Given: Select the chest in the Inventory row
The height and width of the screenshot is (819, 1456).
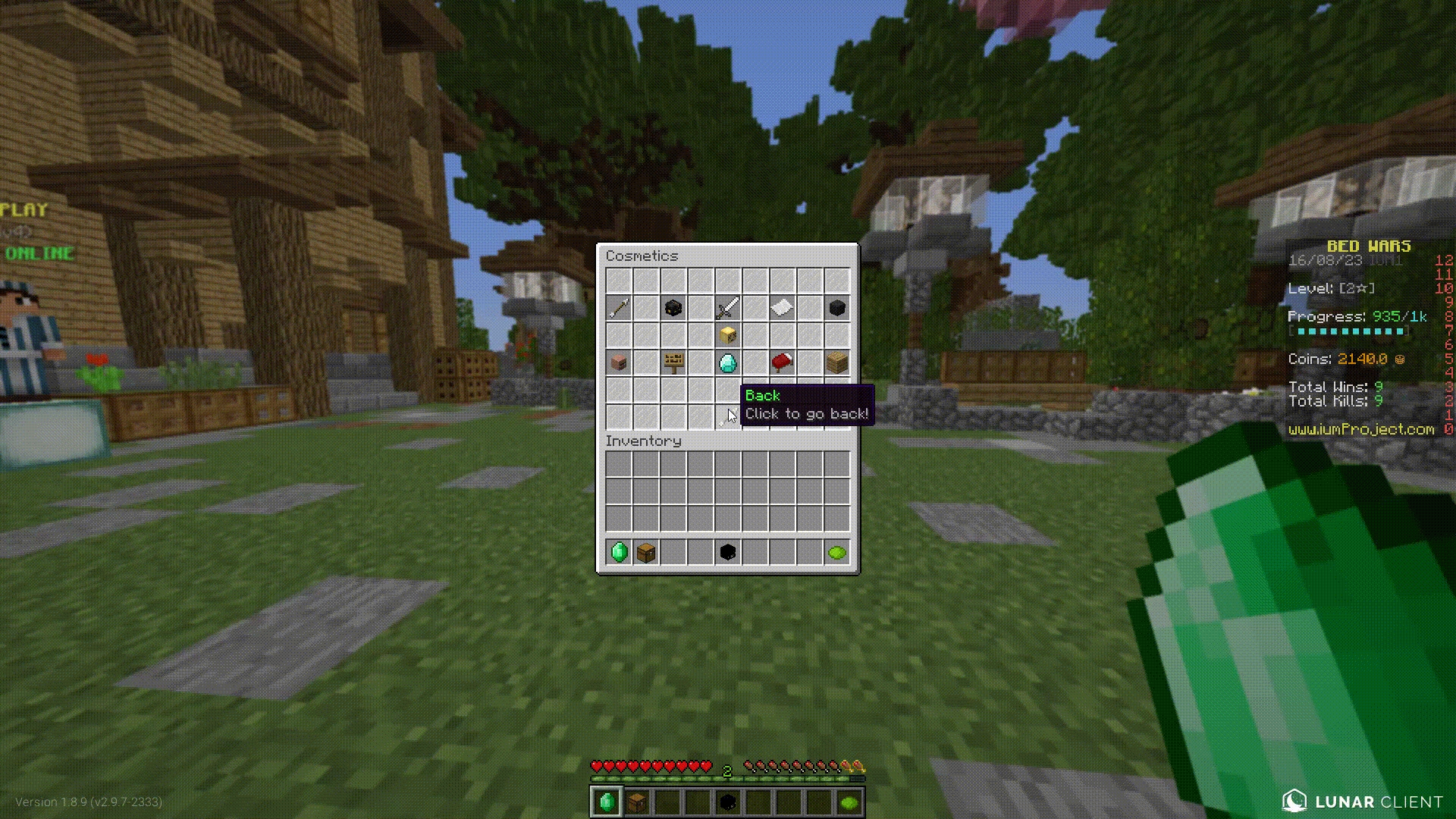Looking at the screenshot, I should point(646,552).
